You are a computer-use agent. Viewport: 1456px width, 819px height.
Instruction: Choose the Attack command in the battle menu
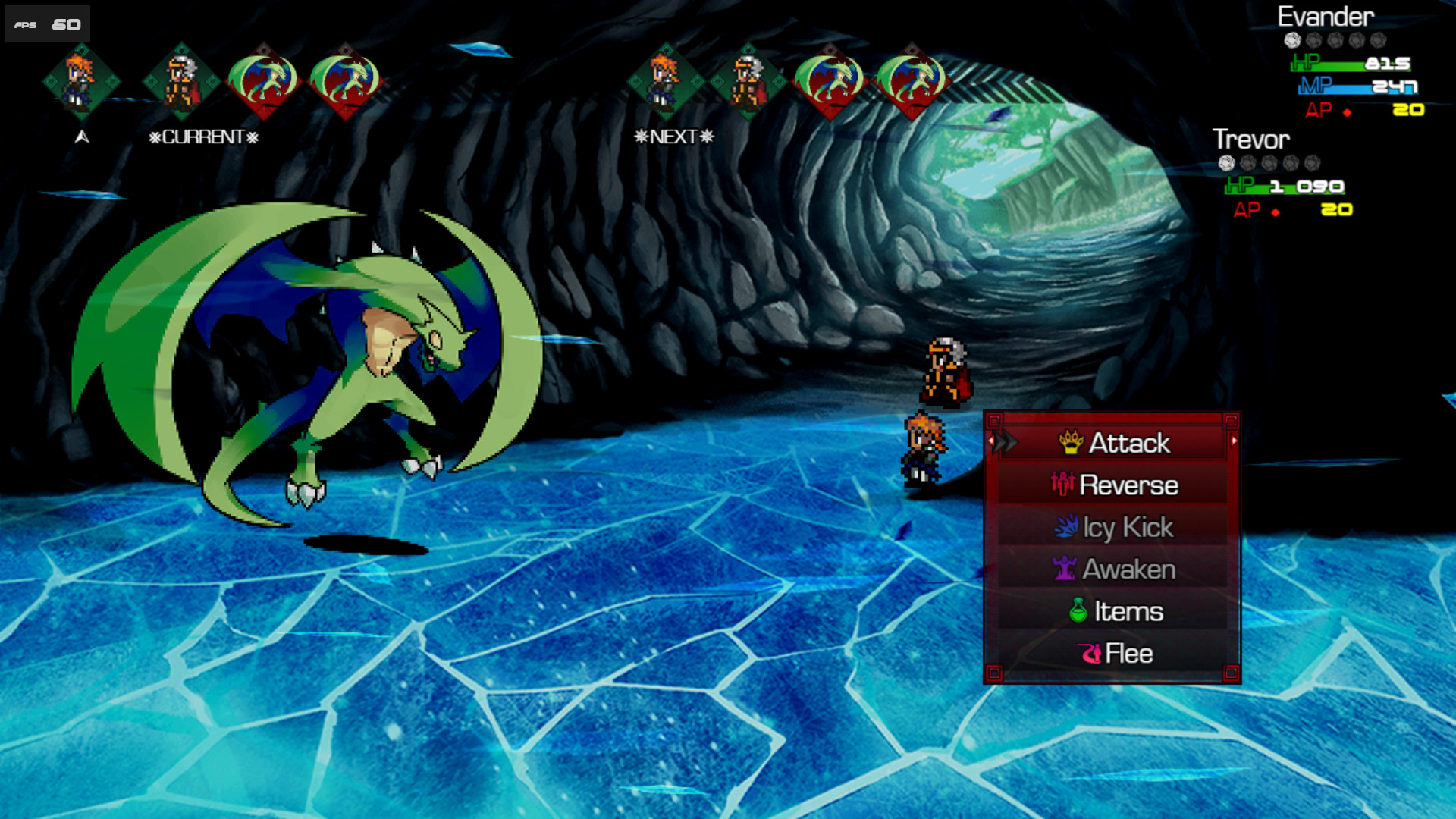coord(1124,444)
